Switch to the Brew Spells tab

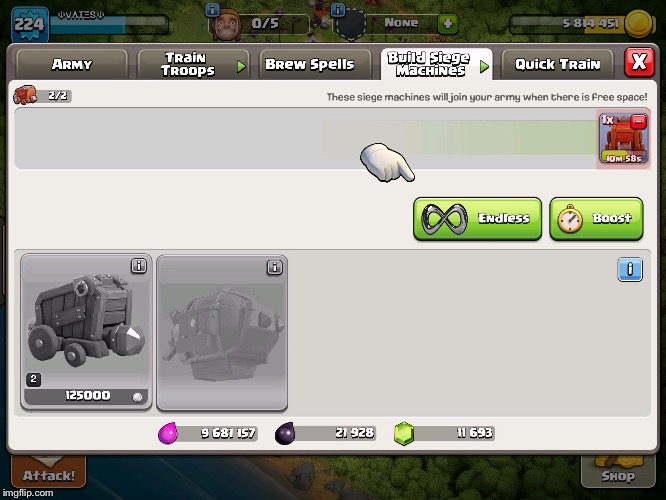click(x=309, y=65)
